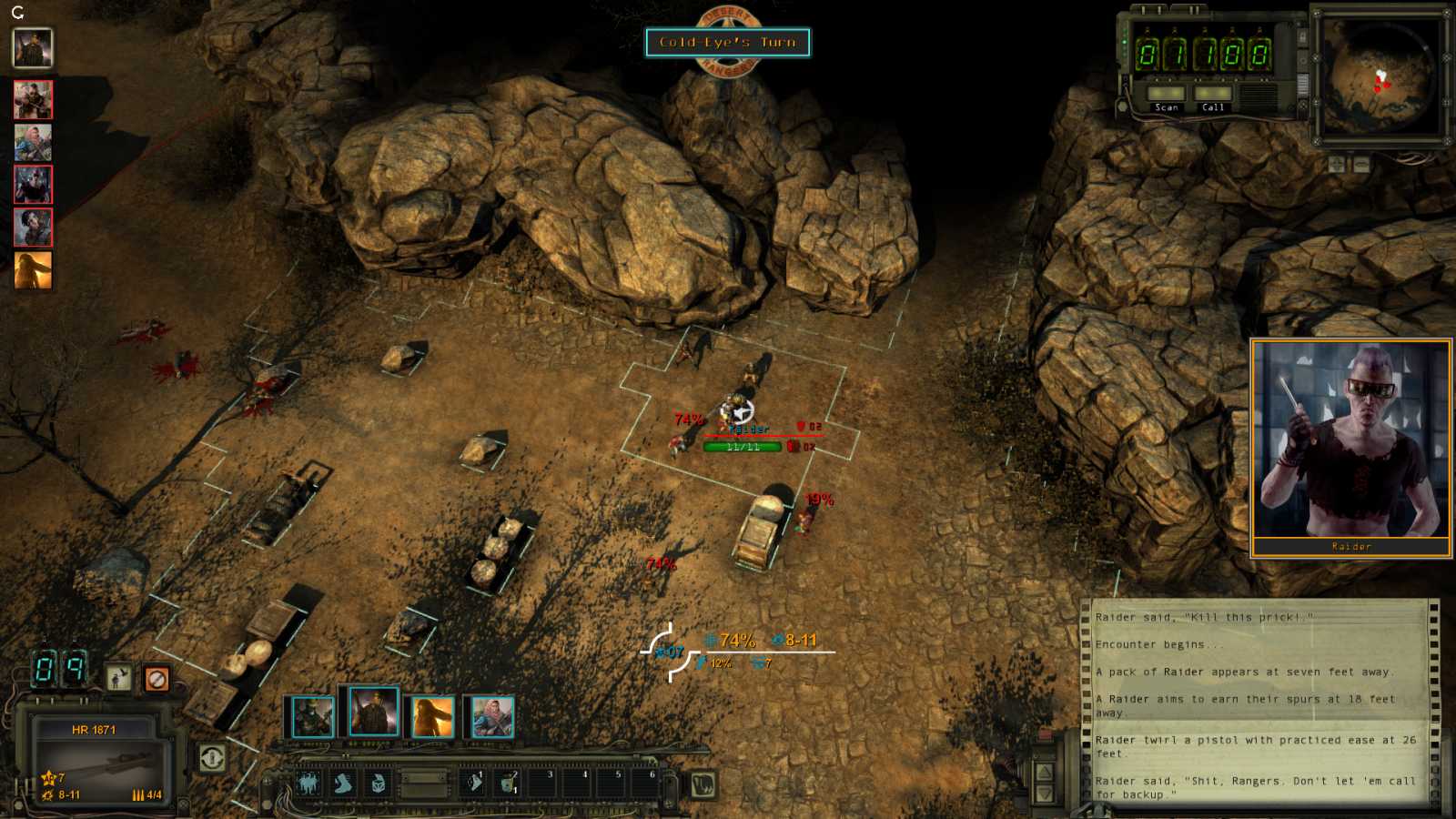Click the orange cancel action button

click(x=157, y=679)
